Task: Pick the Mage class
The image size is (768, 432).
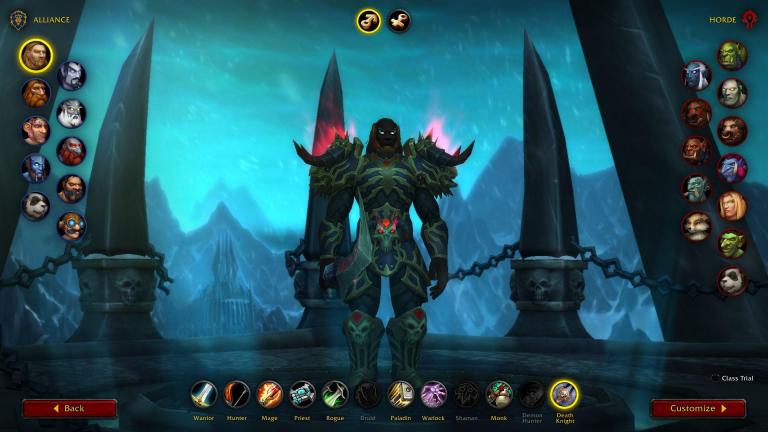Action: point(269,394)
